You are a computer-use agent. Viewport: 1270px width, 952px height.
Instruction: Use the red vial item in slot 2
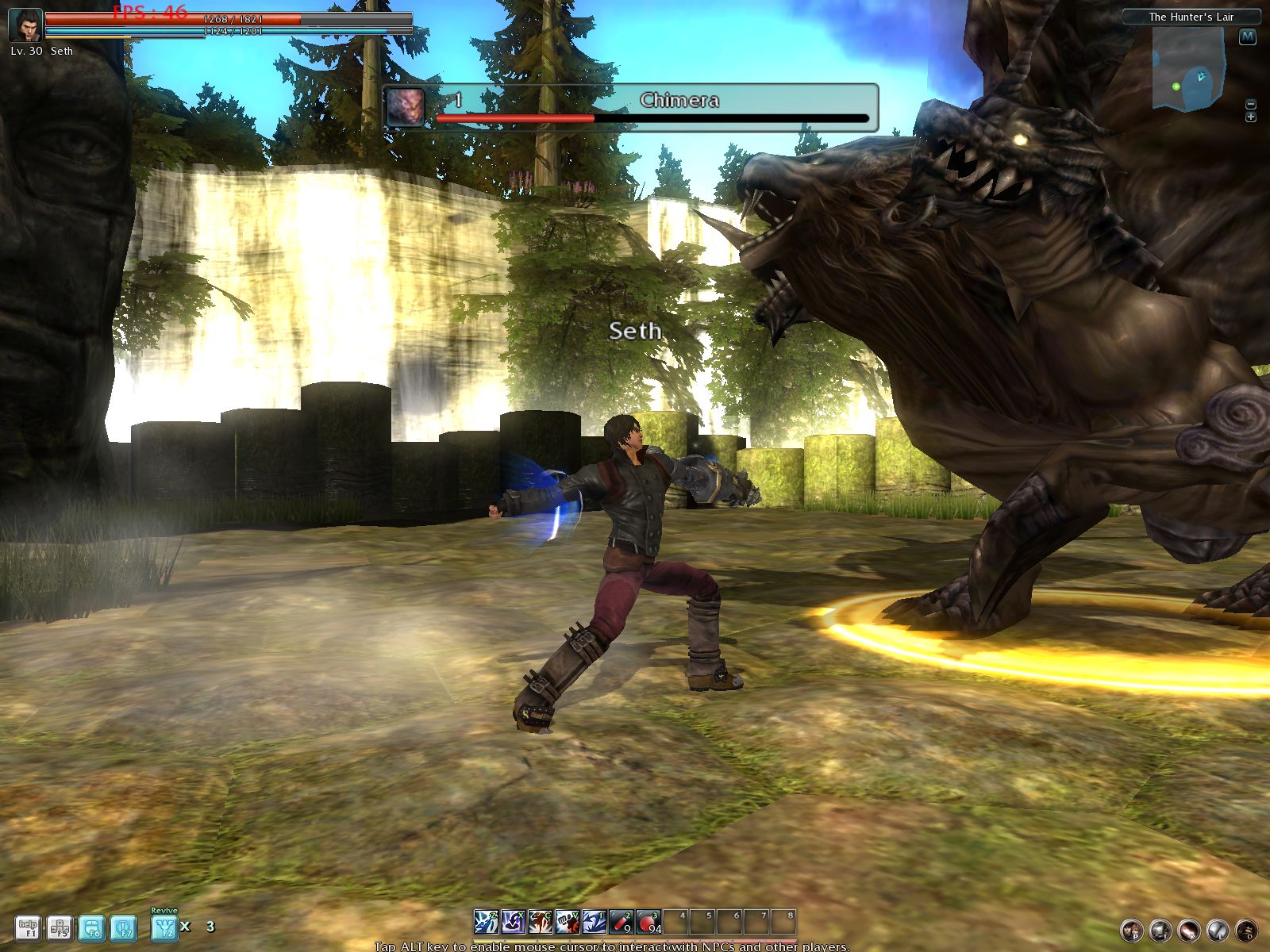tap(621, 922)
